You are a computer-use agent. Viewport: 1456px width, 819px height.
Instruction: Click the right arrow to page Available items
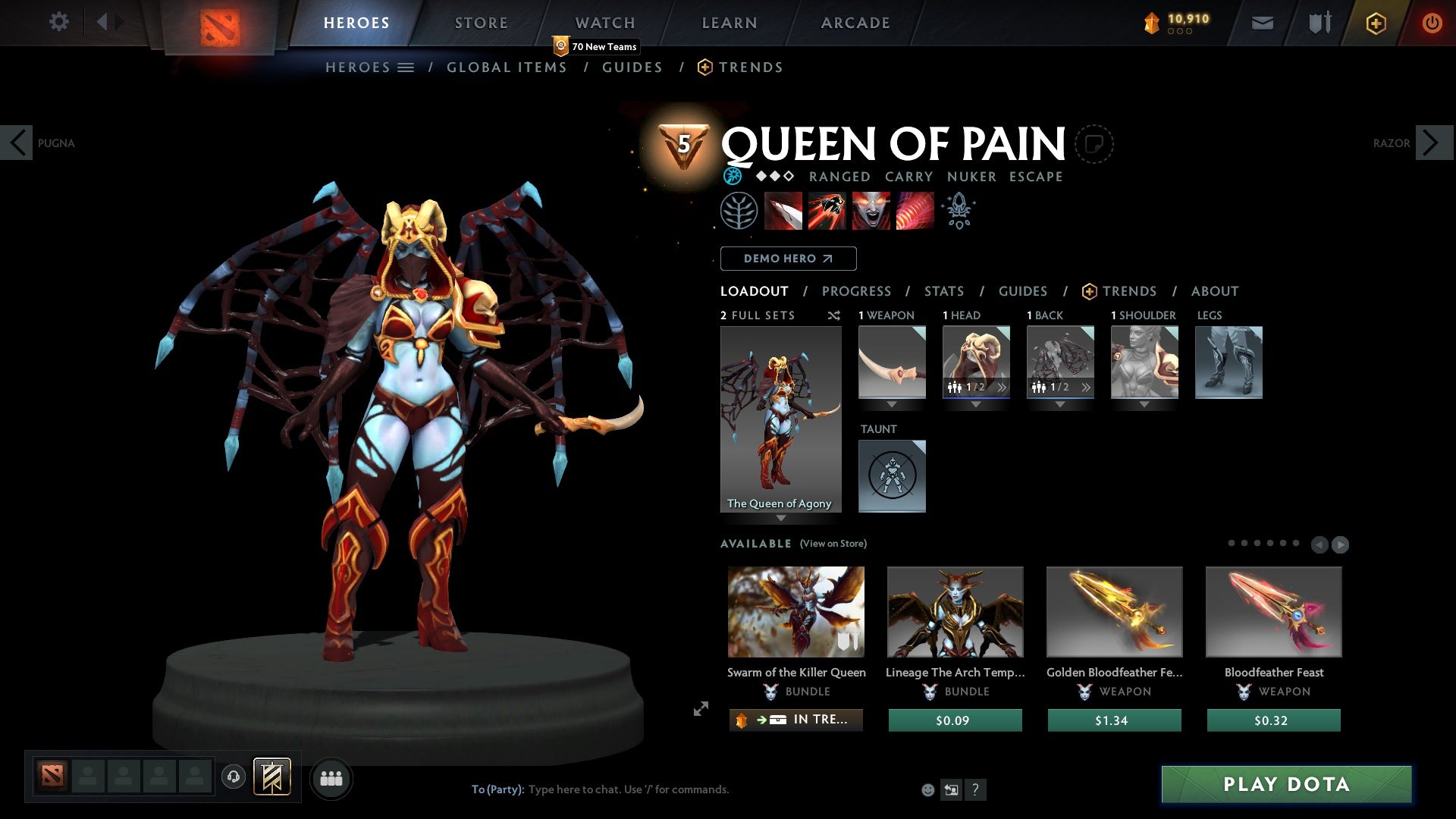point(1340,544)
